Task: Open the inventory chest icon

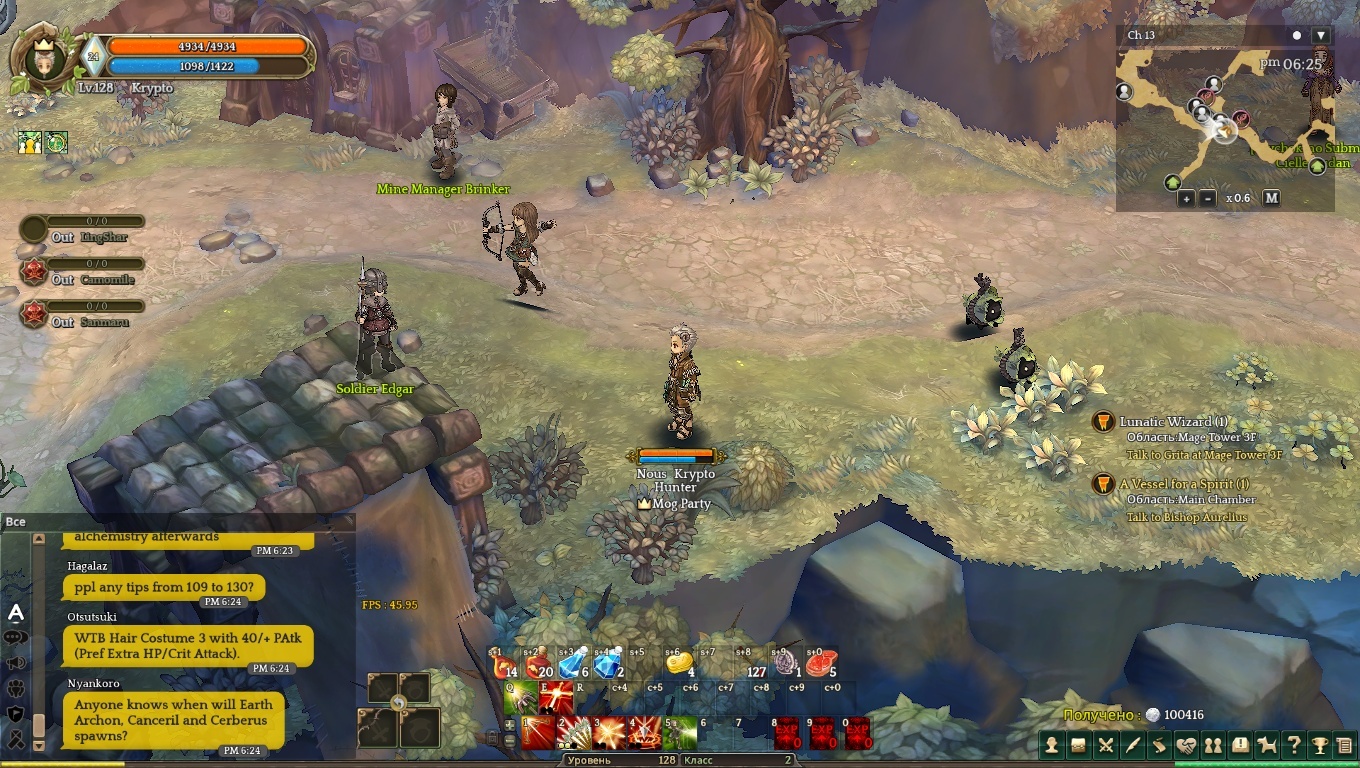Action: pyautogui.click(x=1079, y=745)
